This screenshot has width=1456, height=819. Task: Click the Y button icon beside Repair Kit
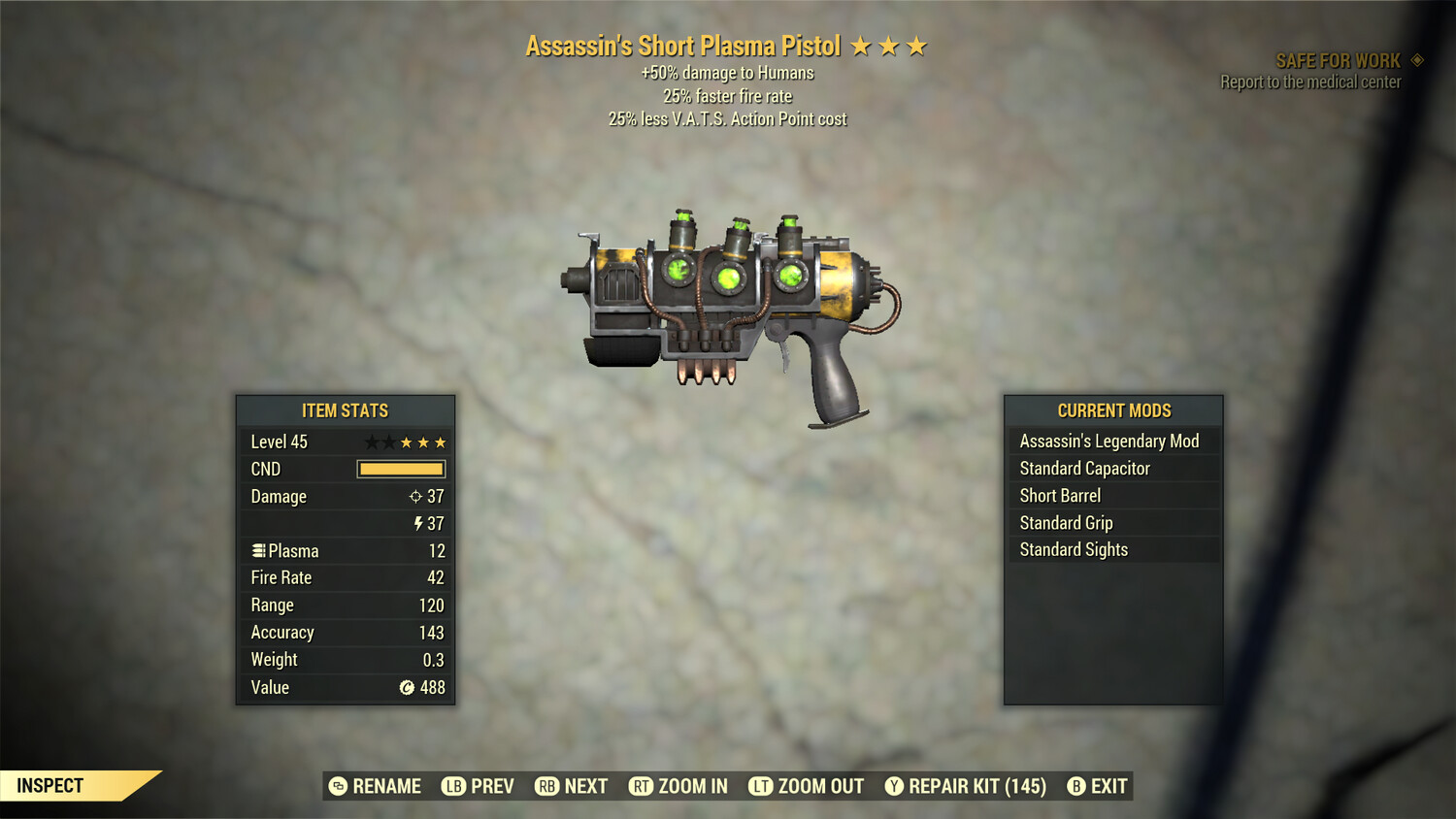tap(895, 786)
